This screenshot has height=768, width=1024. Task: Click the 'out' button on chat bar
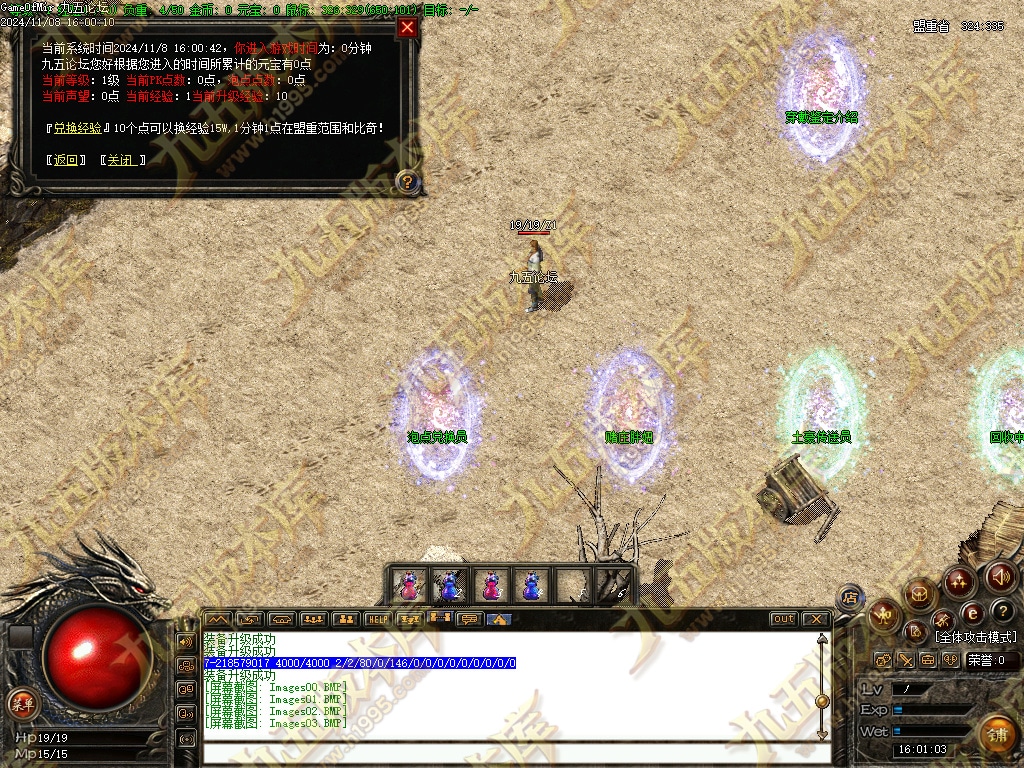(x=783, y=619)
